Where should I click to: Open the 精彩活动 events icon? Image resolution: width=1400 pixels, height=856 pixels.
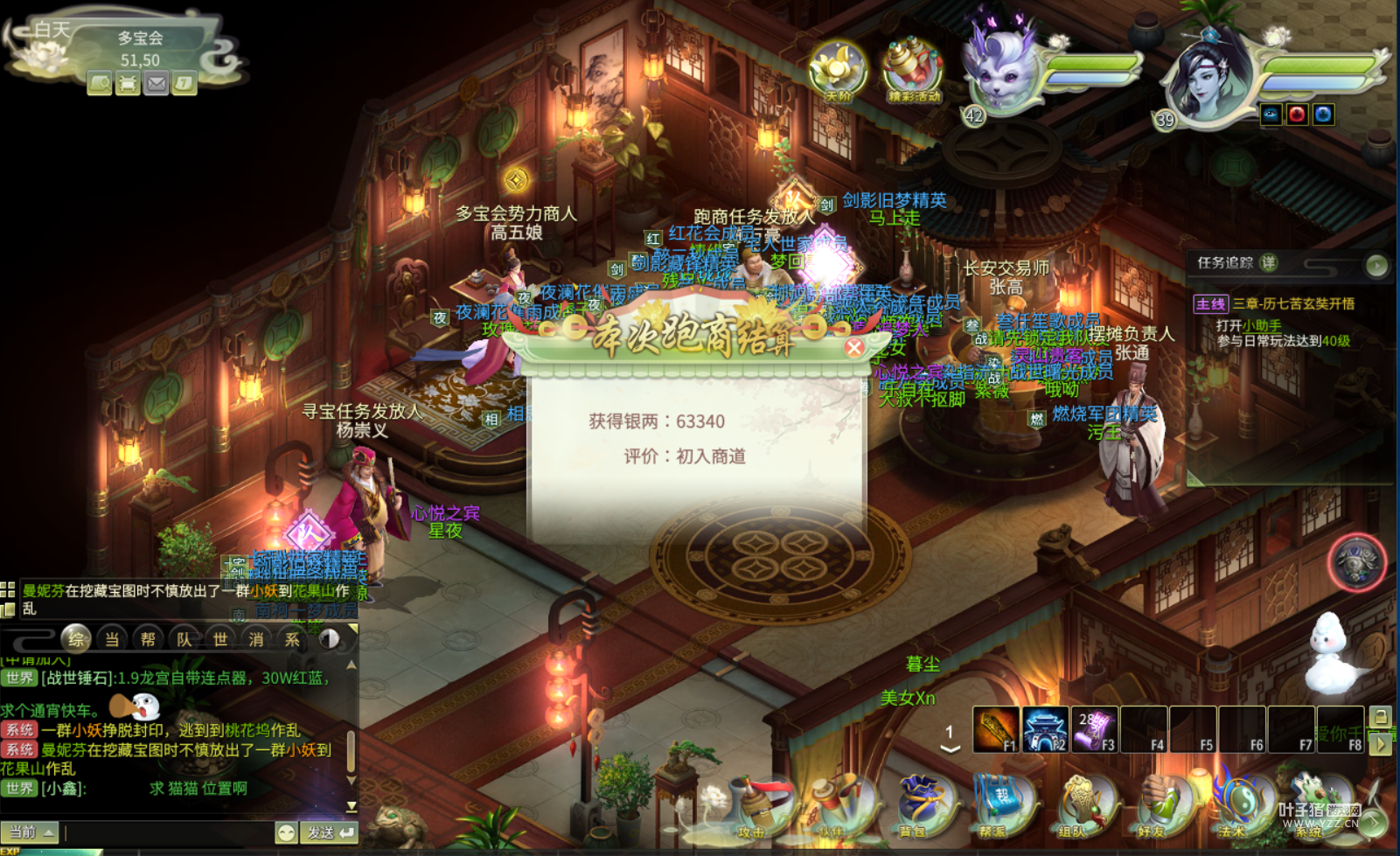913,70
